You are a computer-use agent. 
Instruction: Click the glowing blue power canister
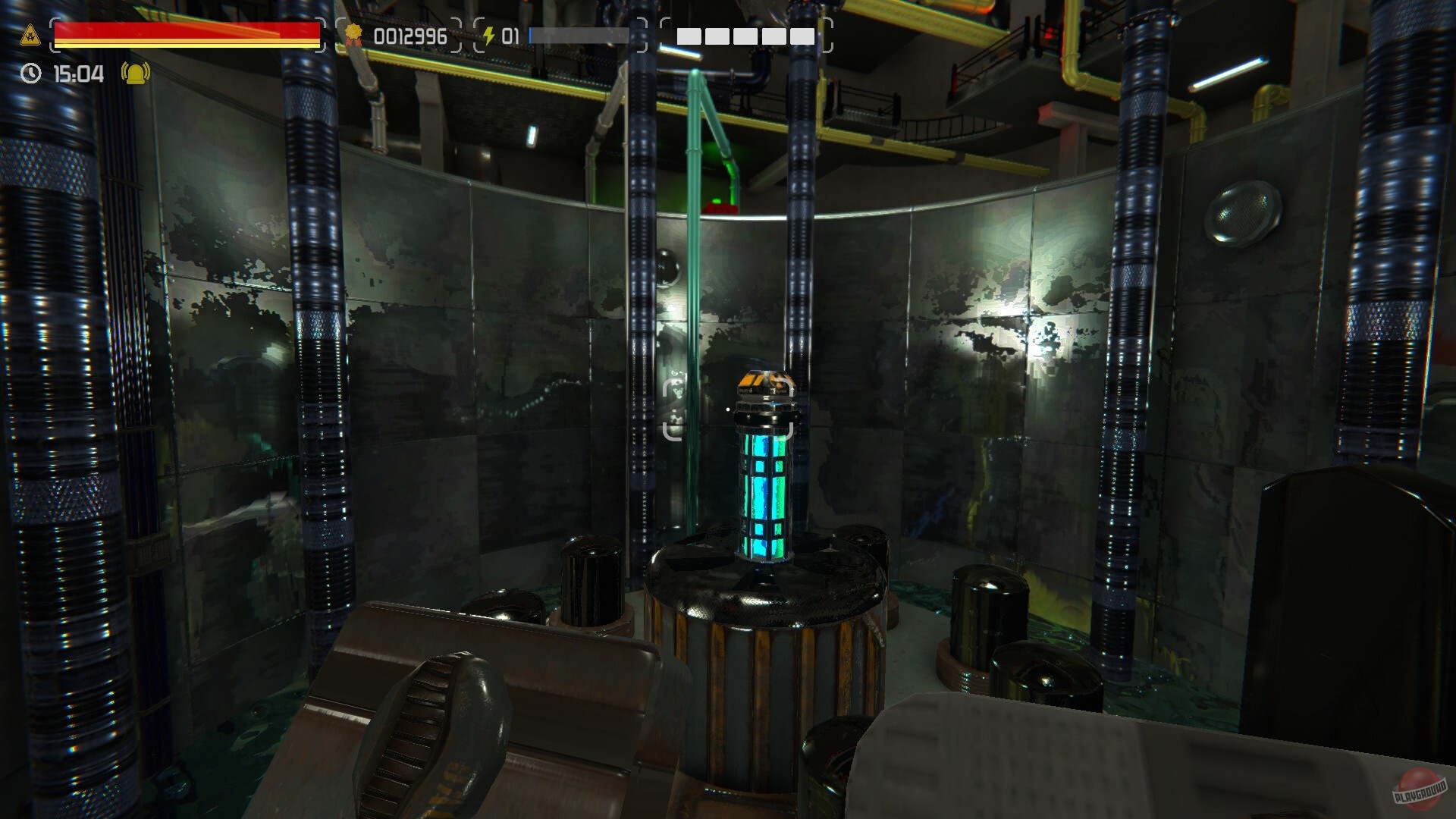[766, 493]
